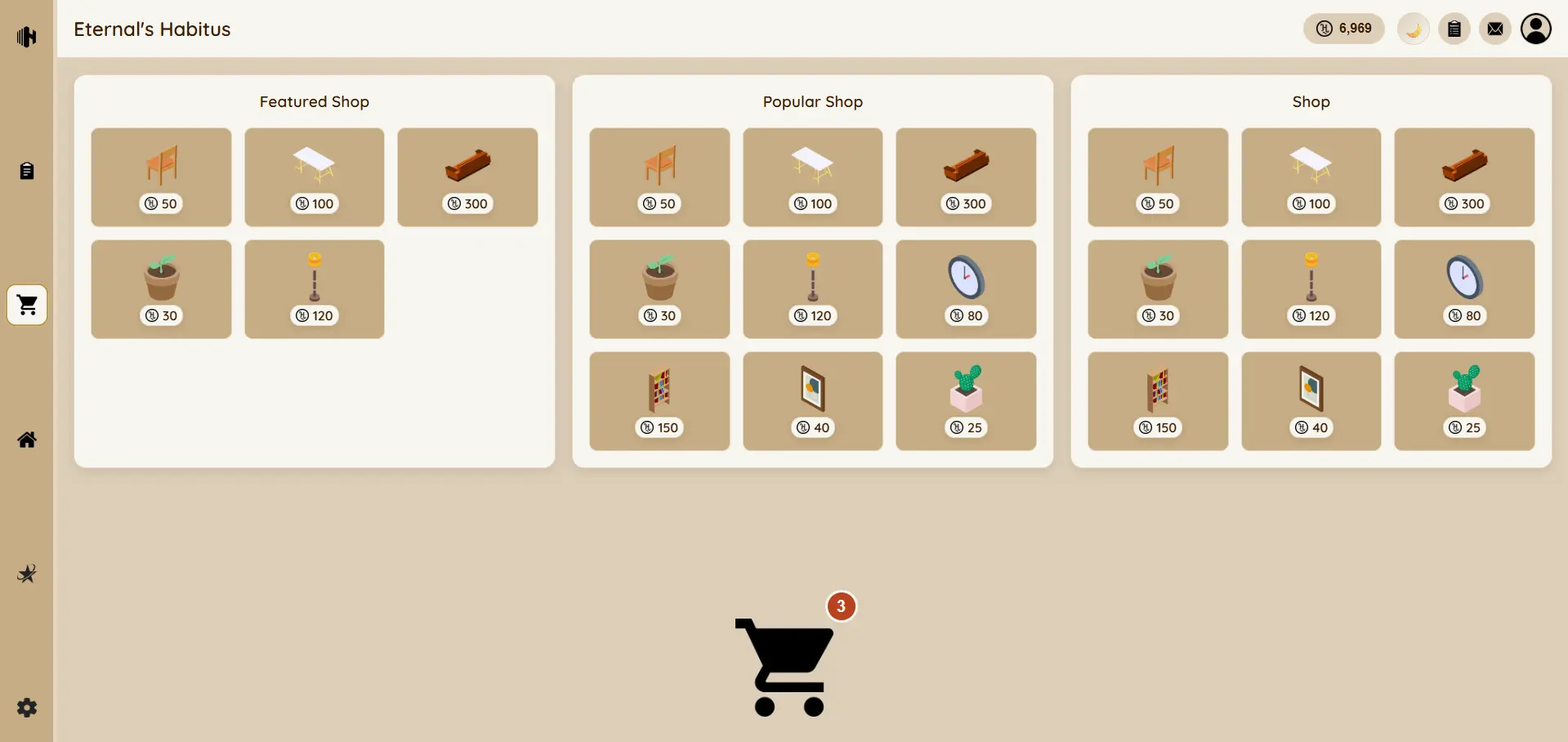This screenshot has width=1568, height=742.
Task: Select the star icon in the sidebar
Action: [x=27, y=574]
